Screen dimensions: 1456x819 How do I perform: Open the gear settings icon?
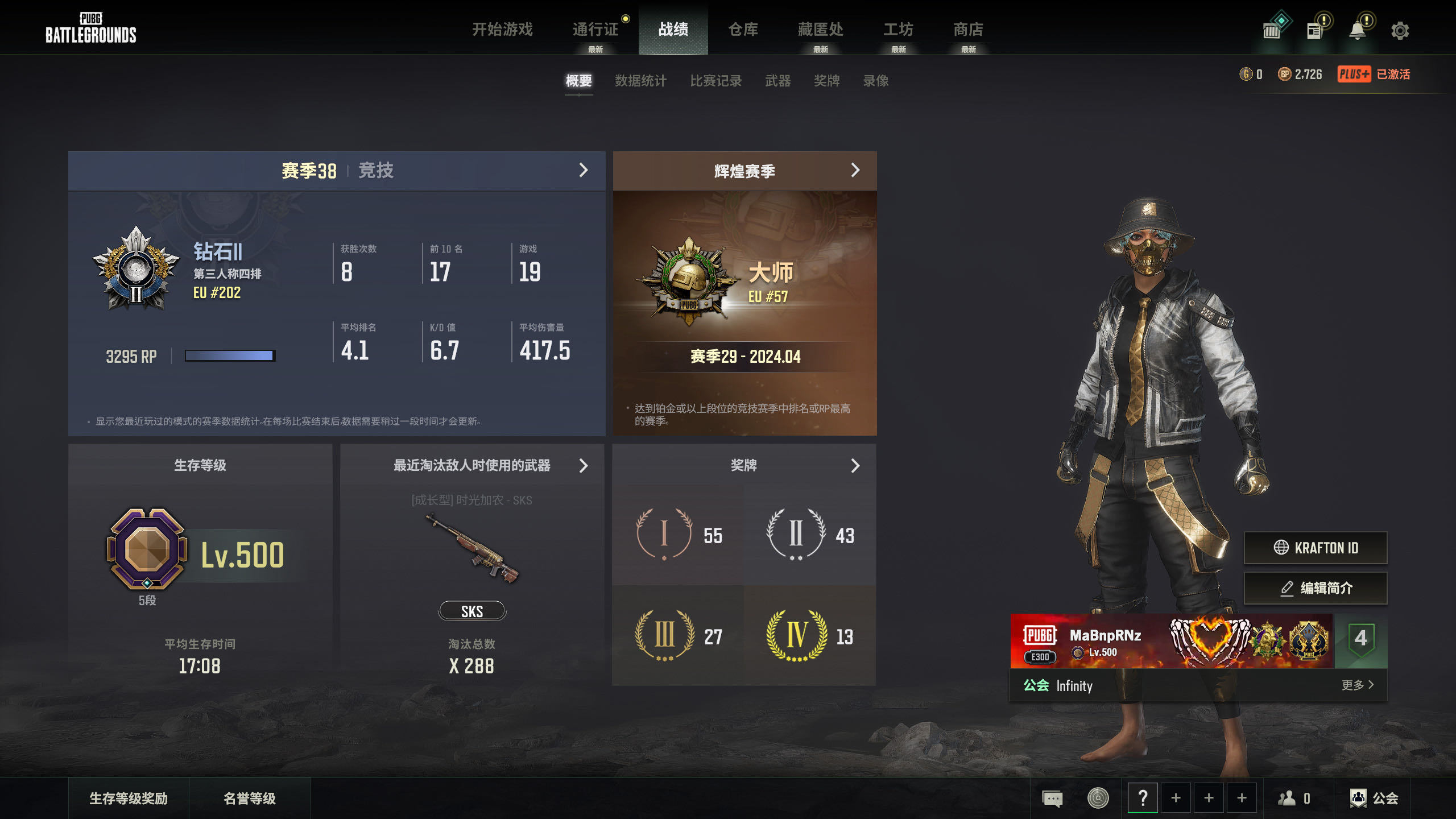coord(1400,31)
